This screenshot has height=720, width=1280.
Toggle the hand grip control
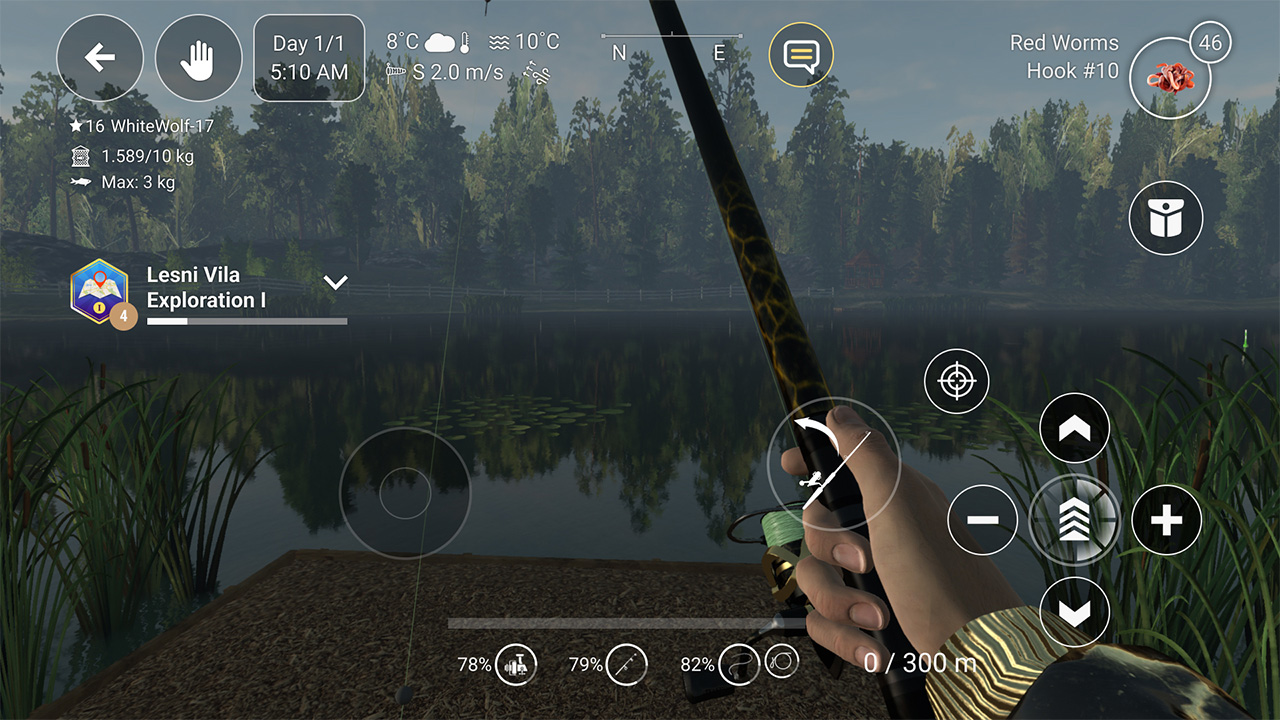click(198, 57)
